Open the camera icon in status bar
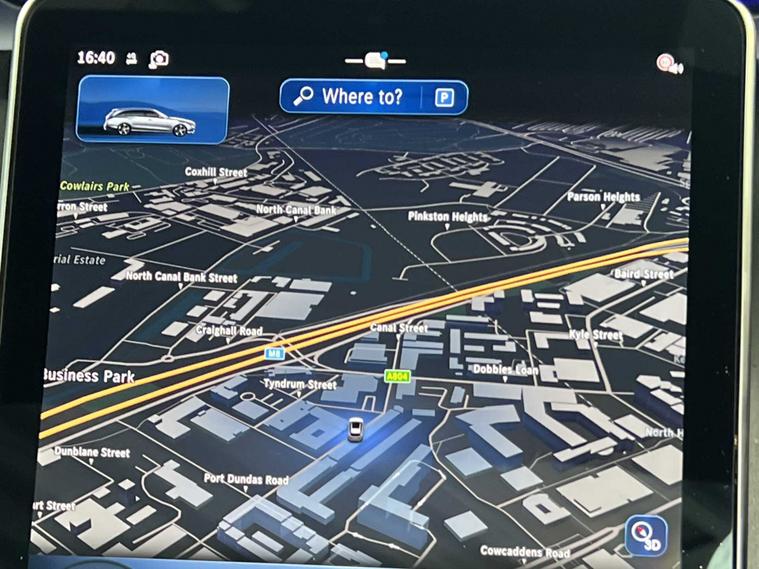The width and height of the screenshot is (759, 569). pyautogui.click(x=159, y=60)
